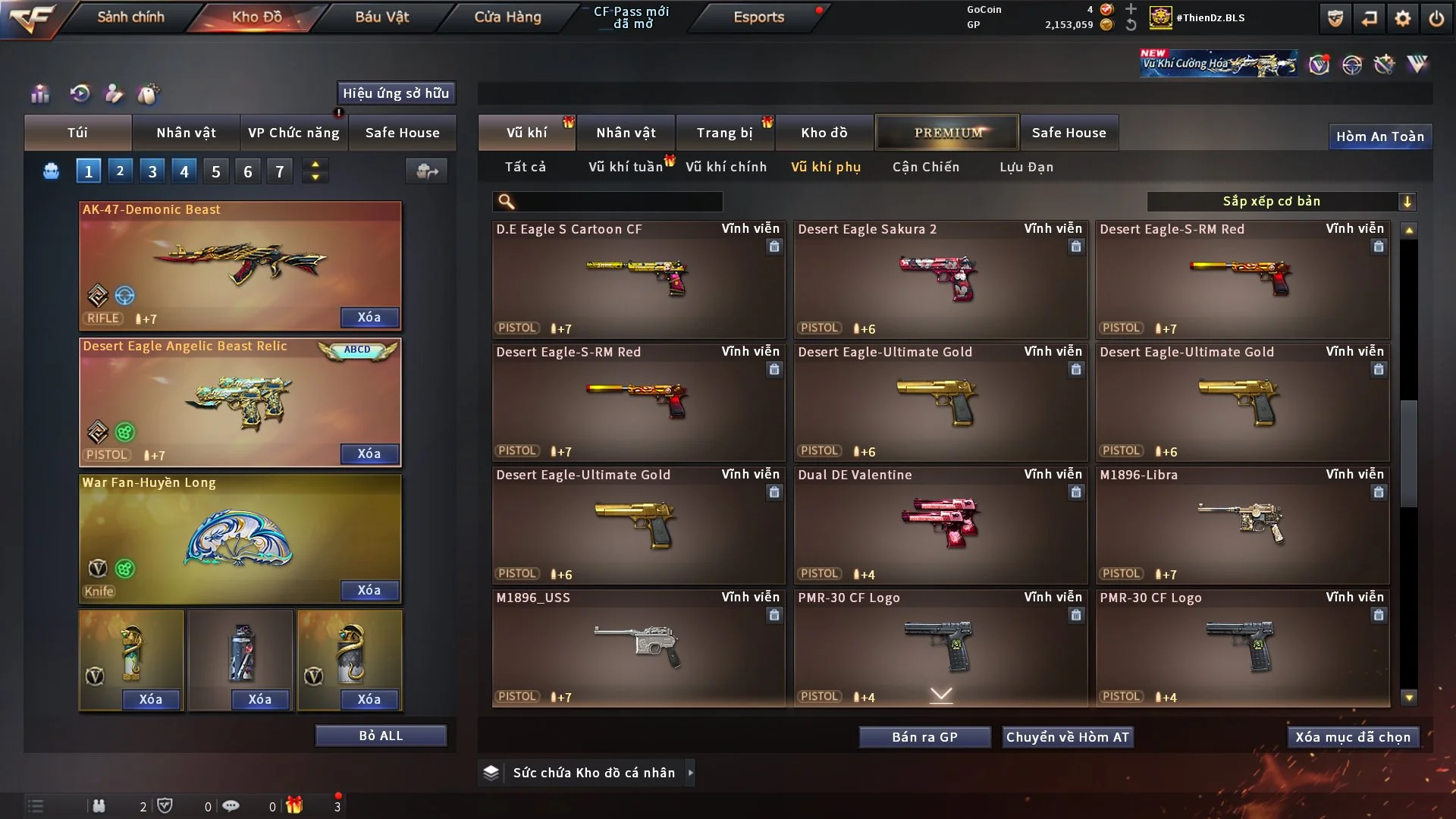
Task: Choose the M1896-Libra pistol
Action: (1242, 525)
